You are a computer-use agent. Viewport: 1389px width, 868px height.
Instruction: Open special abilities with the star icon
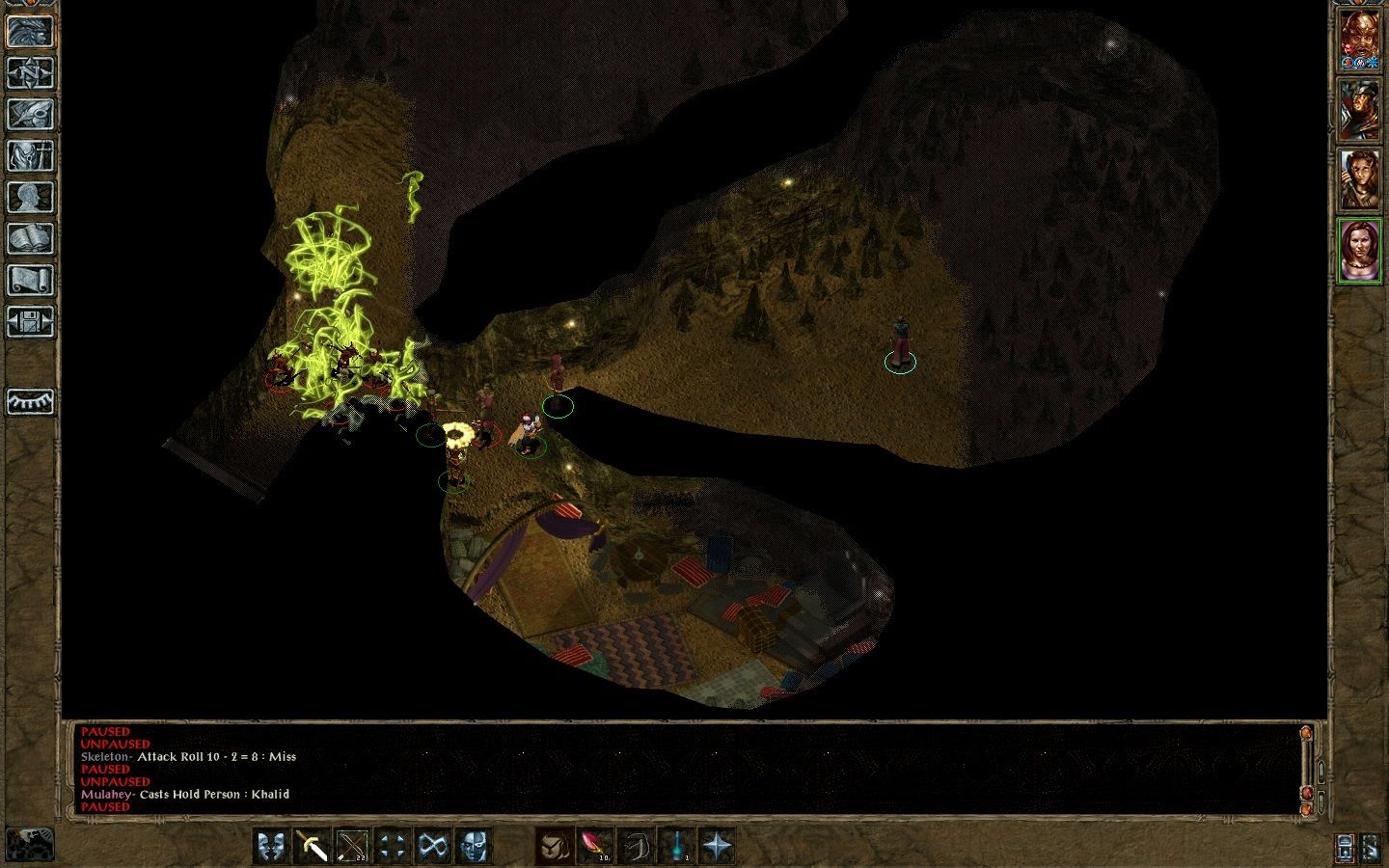coord(717,846)
